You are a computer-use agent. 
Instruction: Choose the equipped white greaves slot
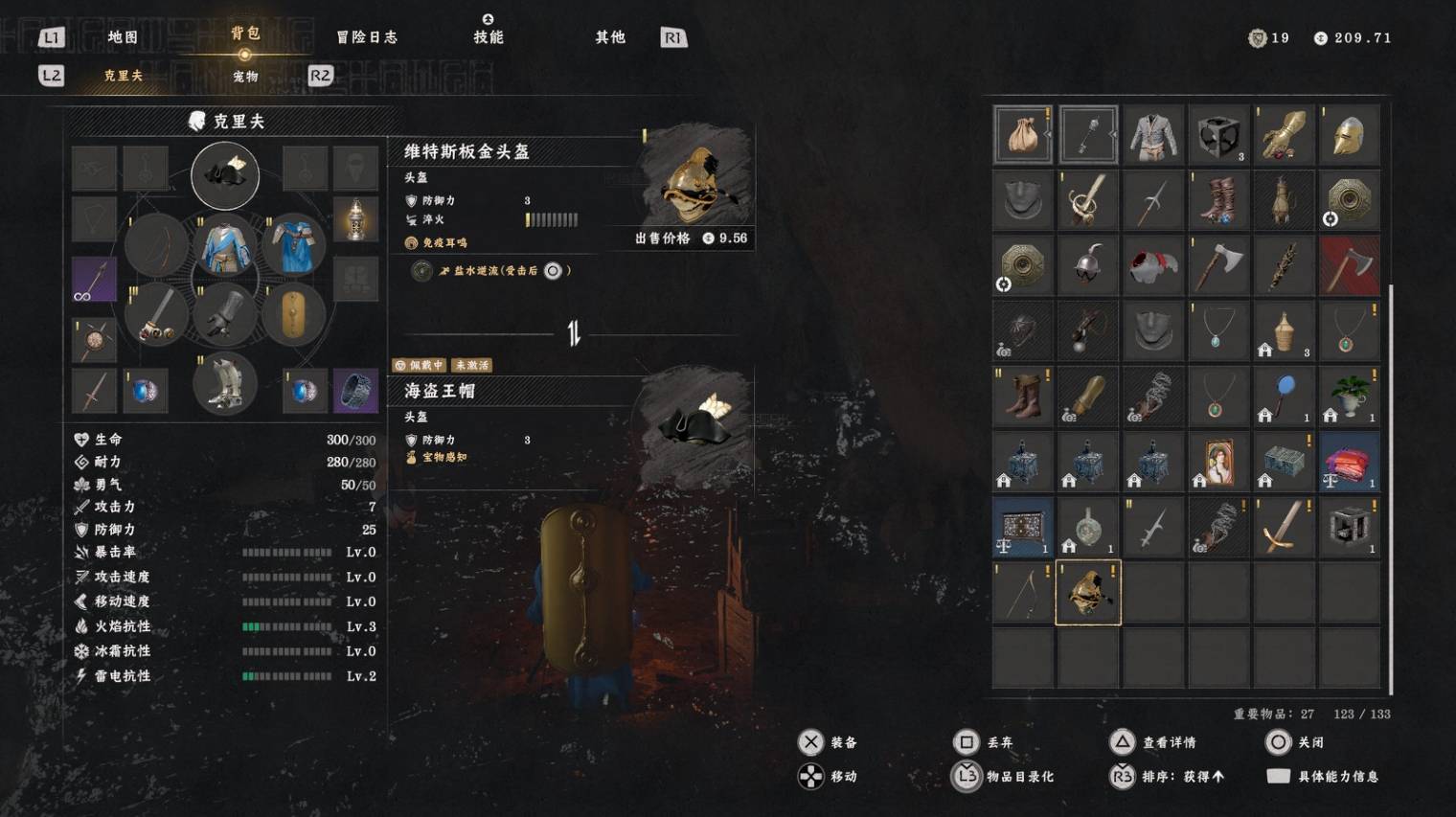click(225, 384)
